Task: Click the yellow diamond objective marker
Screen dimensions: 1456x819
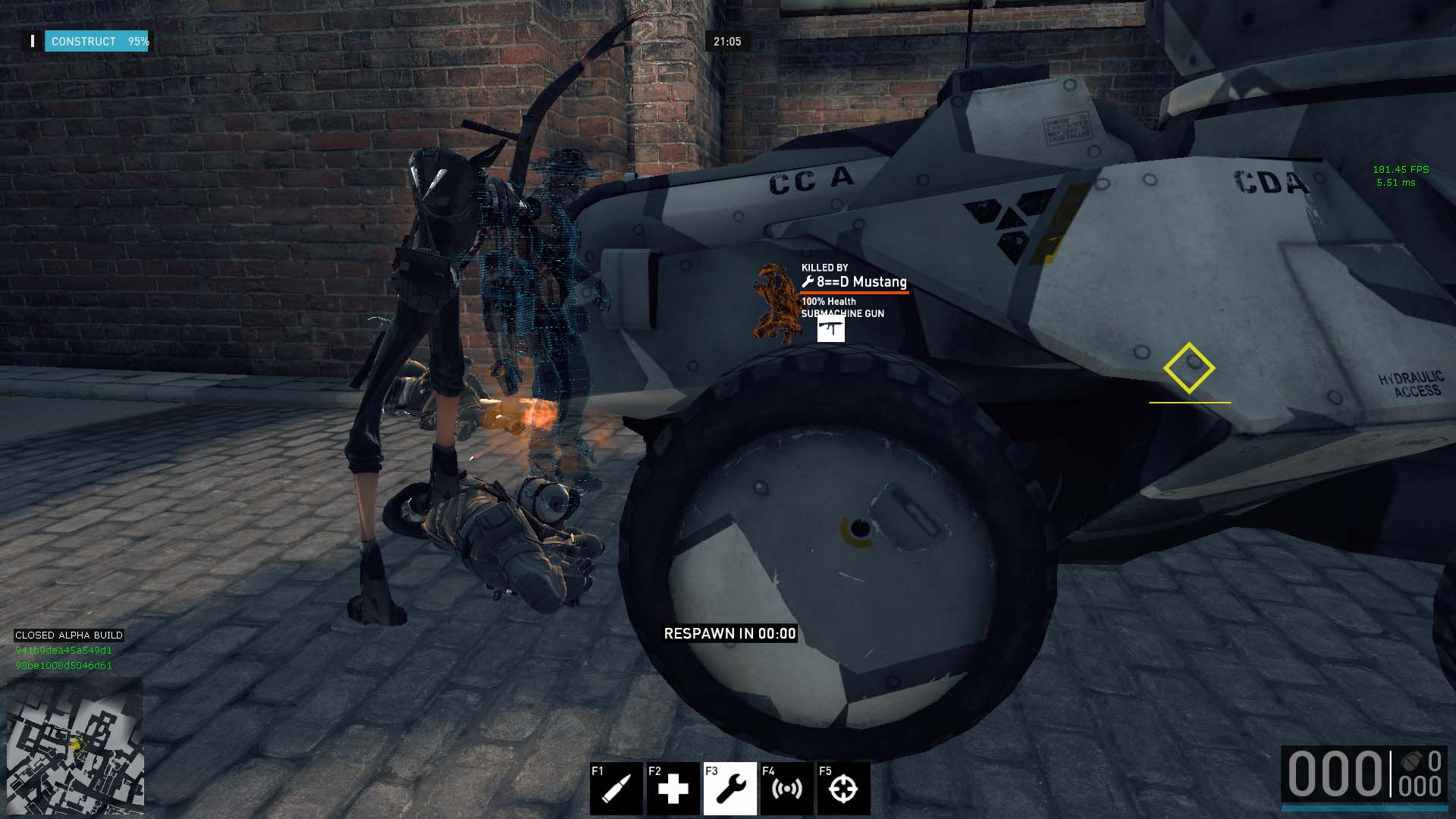Action: [x=1188, y=368]
